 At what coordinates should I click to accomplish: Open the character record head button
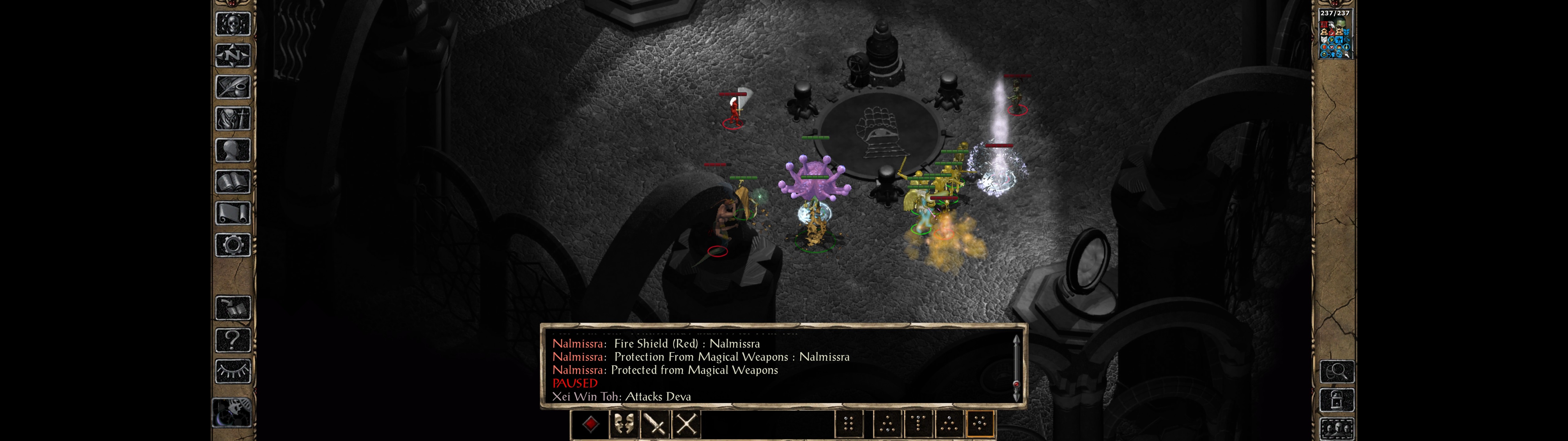[232, 150]
